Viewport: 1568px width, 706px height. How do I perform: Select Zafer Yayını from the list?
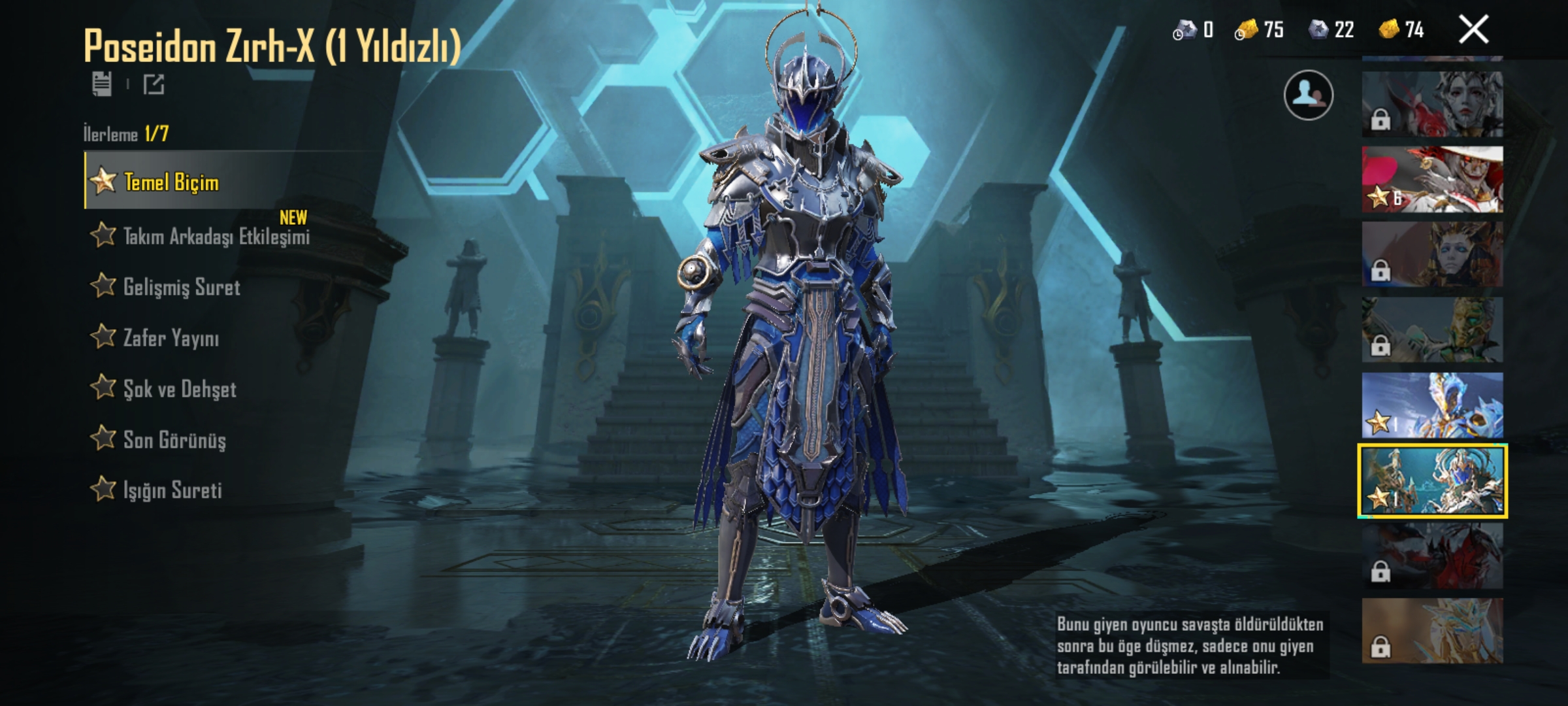tap(171, 338)
